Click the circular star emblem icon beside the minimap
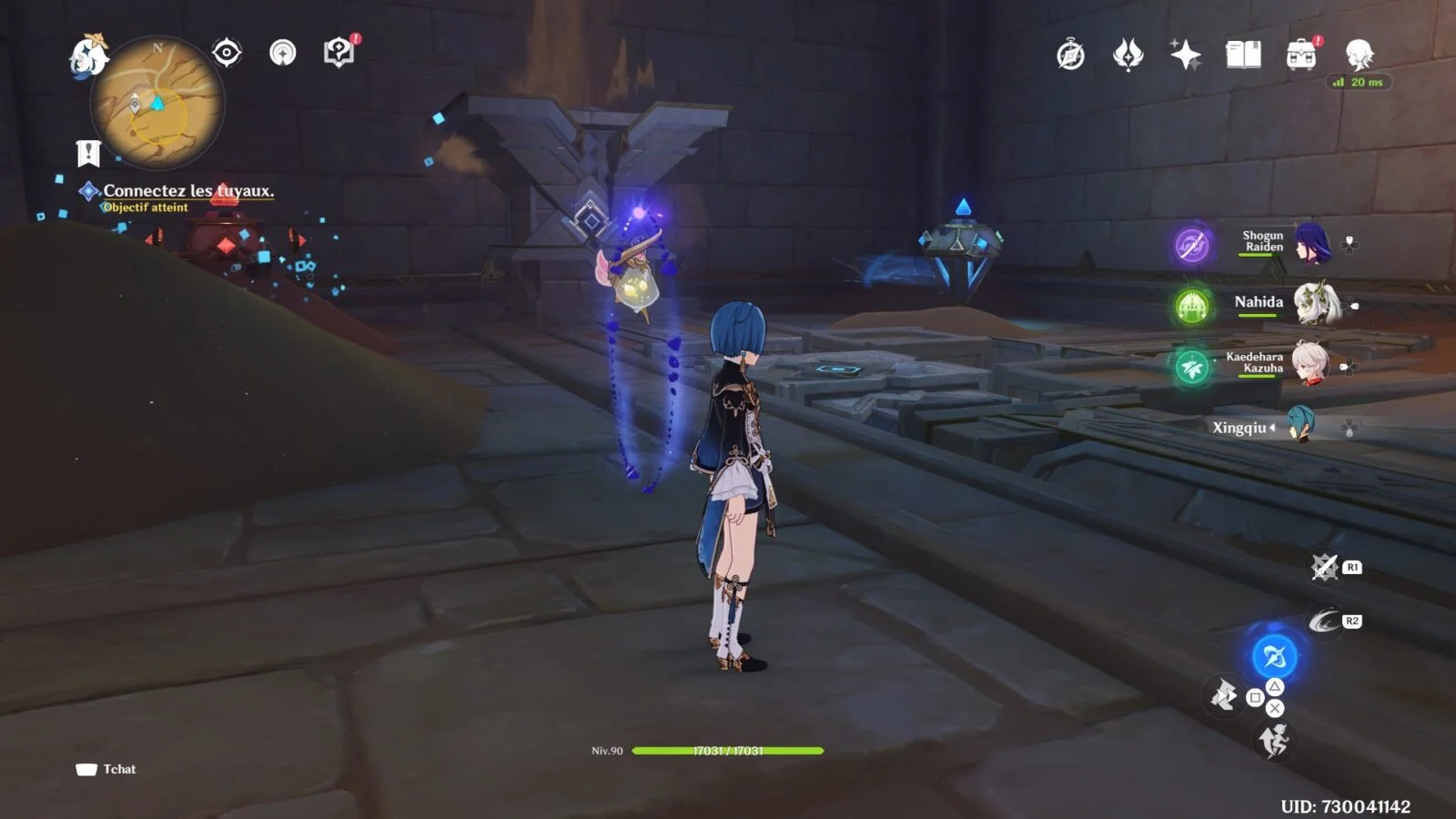1456x819 pixels. point(283,53)
